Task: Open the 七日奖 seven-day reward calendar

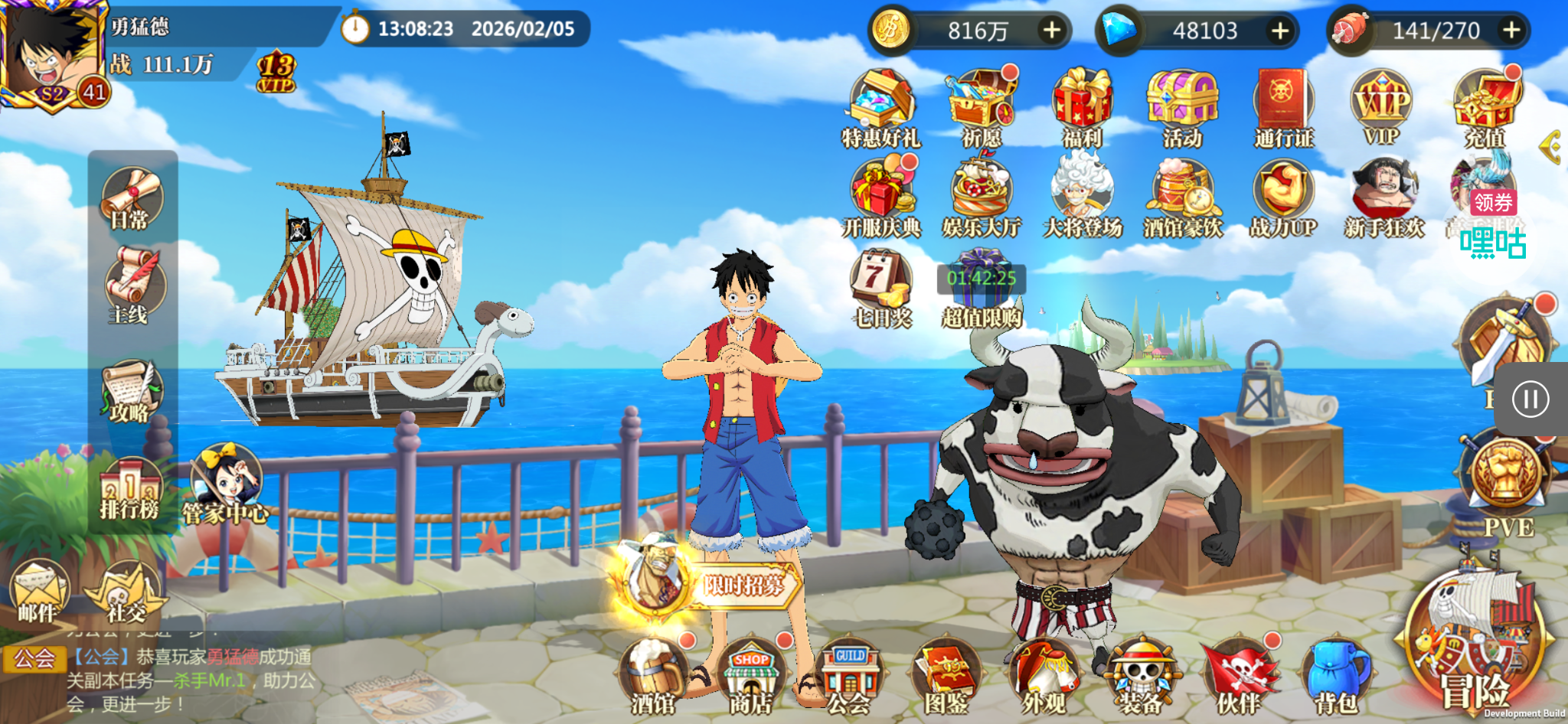Action: tap(881, 288)
